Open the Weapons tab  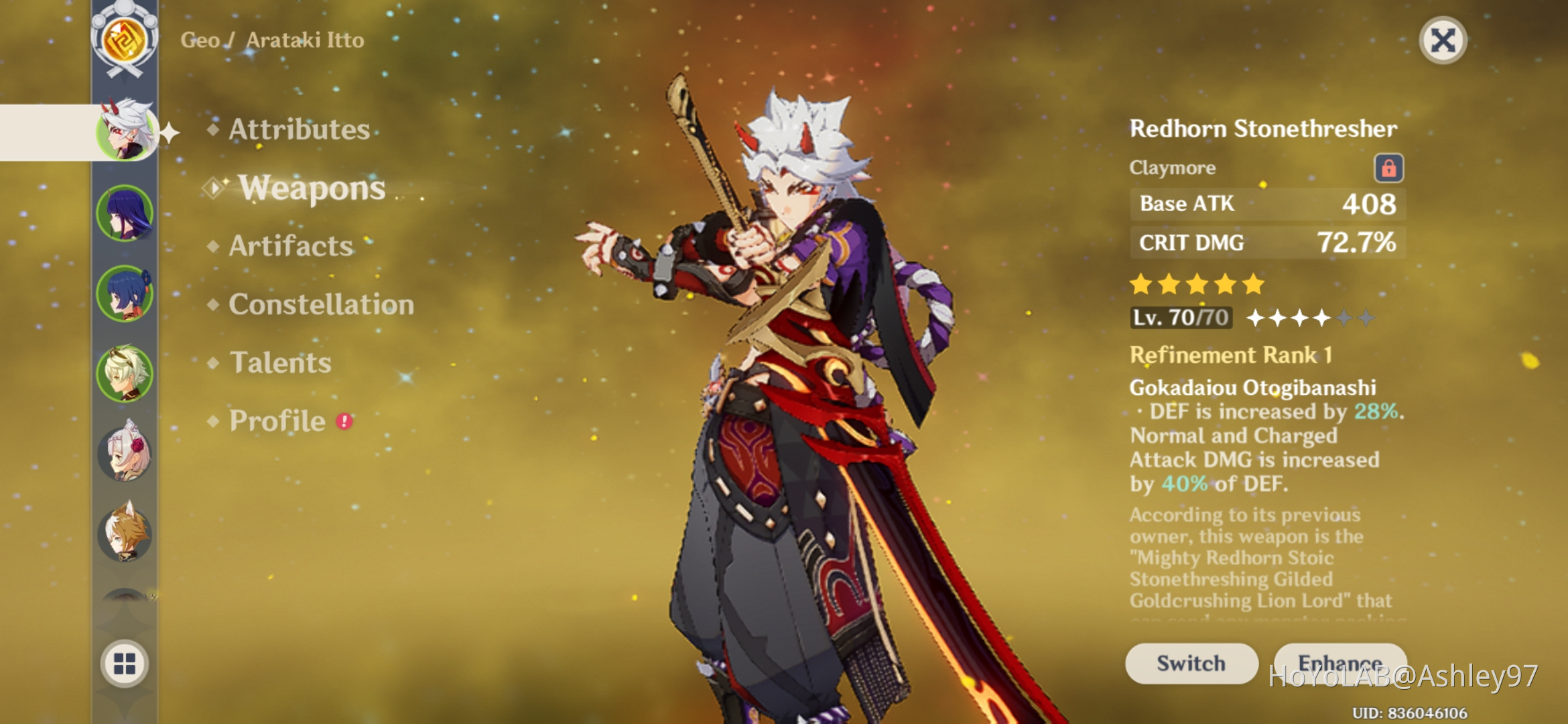point(312,188)
